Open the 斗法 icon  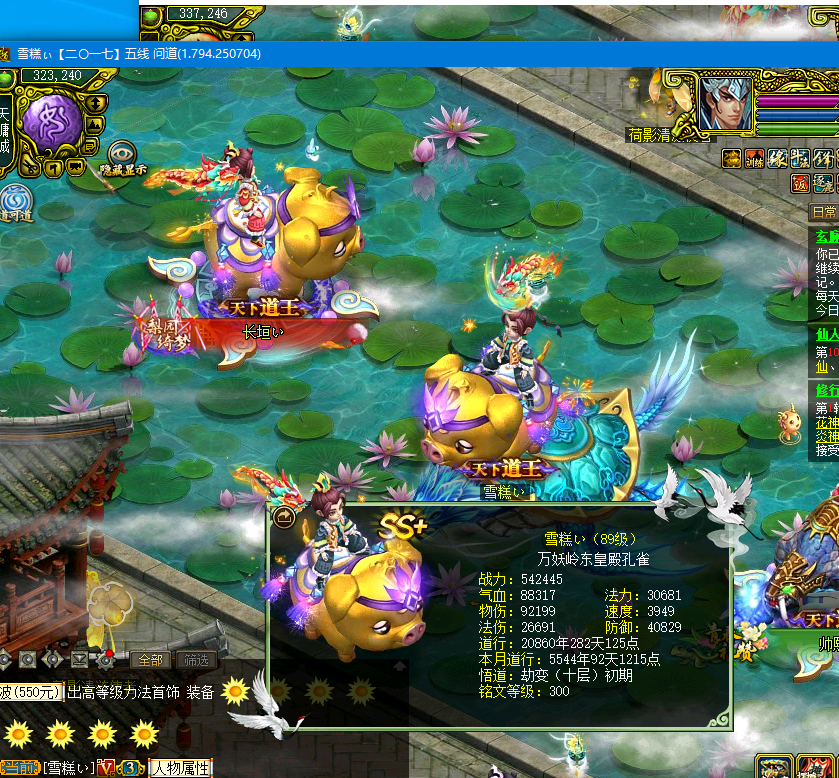click(801, 158)
